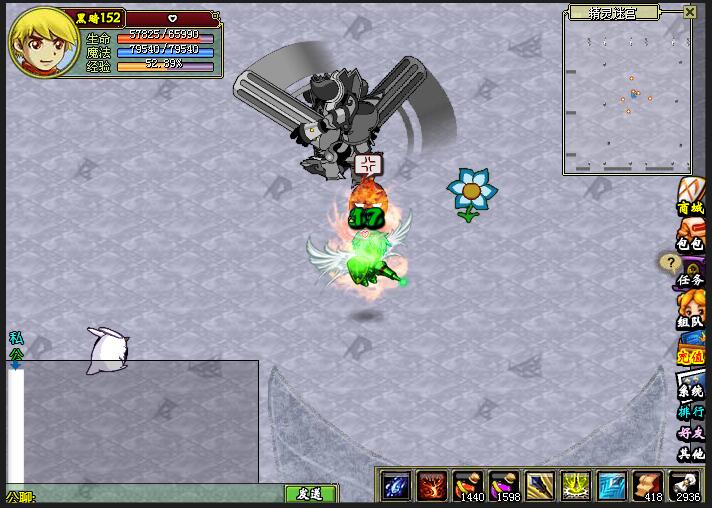The width and height of the screenshot is (712, 508).
Task: Click the 发送 send button
Action: coord(311,494)
